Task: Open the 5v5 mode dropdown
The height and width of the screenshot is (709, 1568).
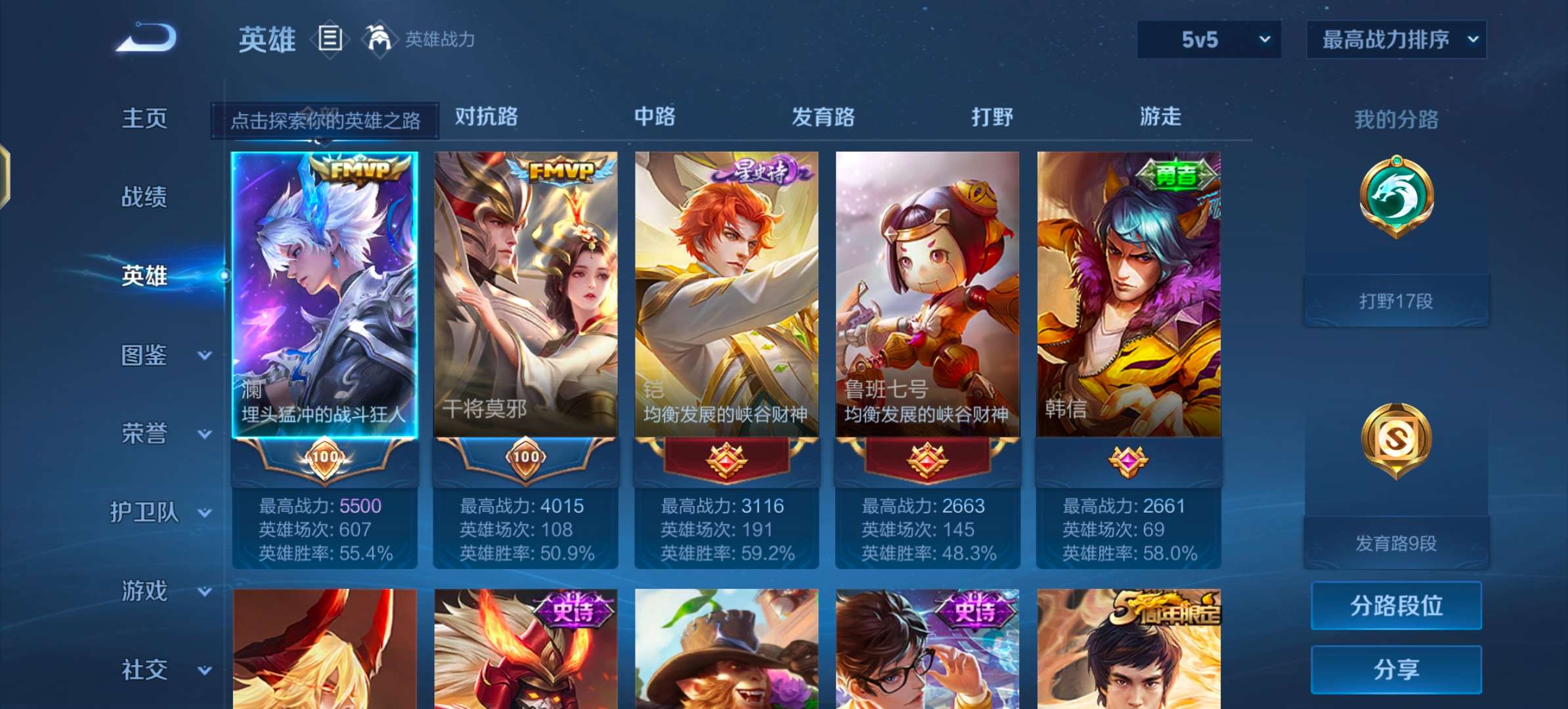Action: click(1208, 39)
